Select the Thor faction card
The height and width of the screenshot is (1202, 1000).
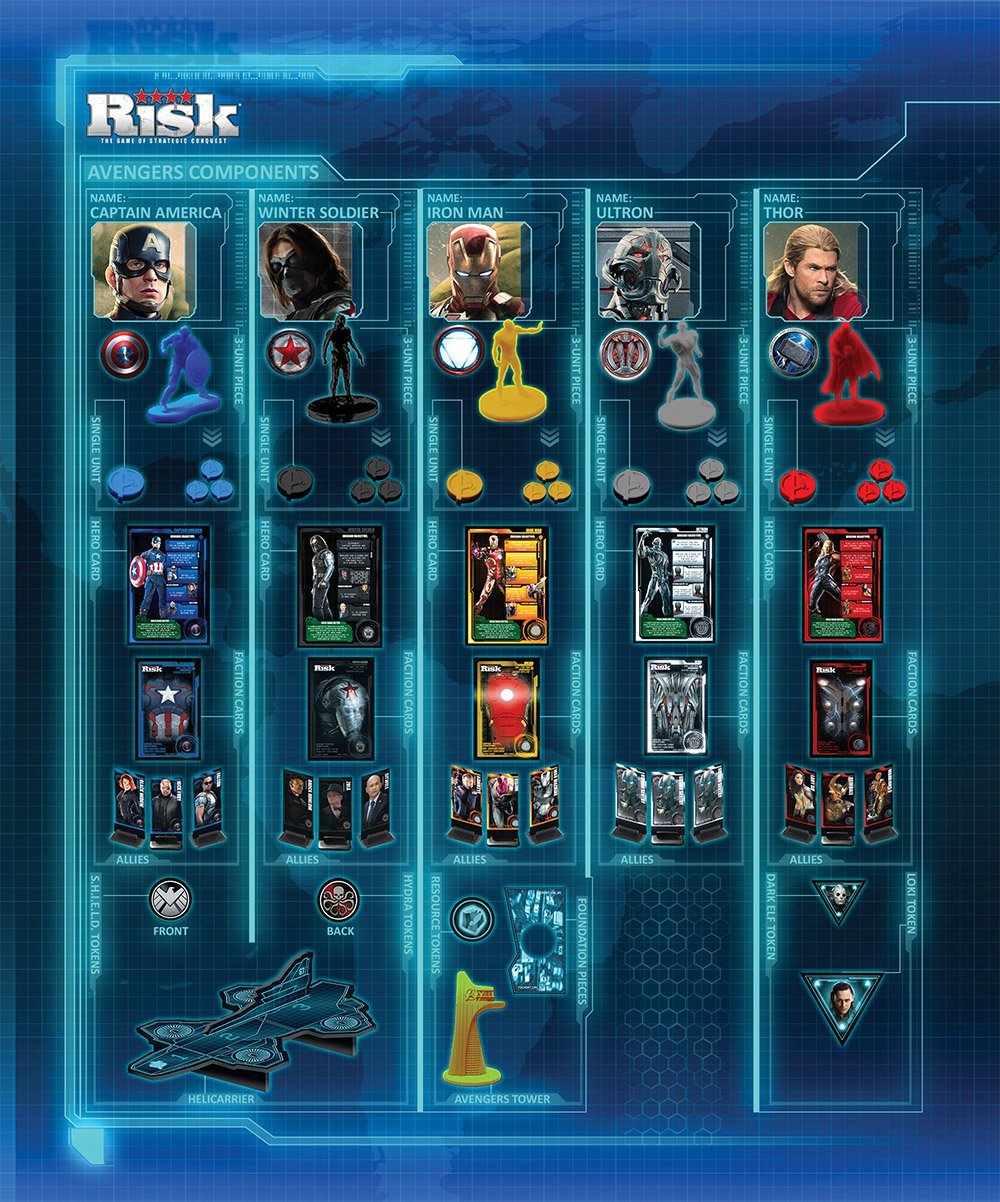840,707
